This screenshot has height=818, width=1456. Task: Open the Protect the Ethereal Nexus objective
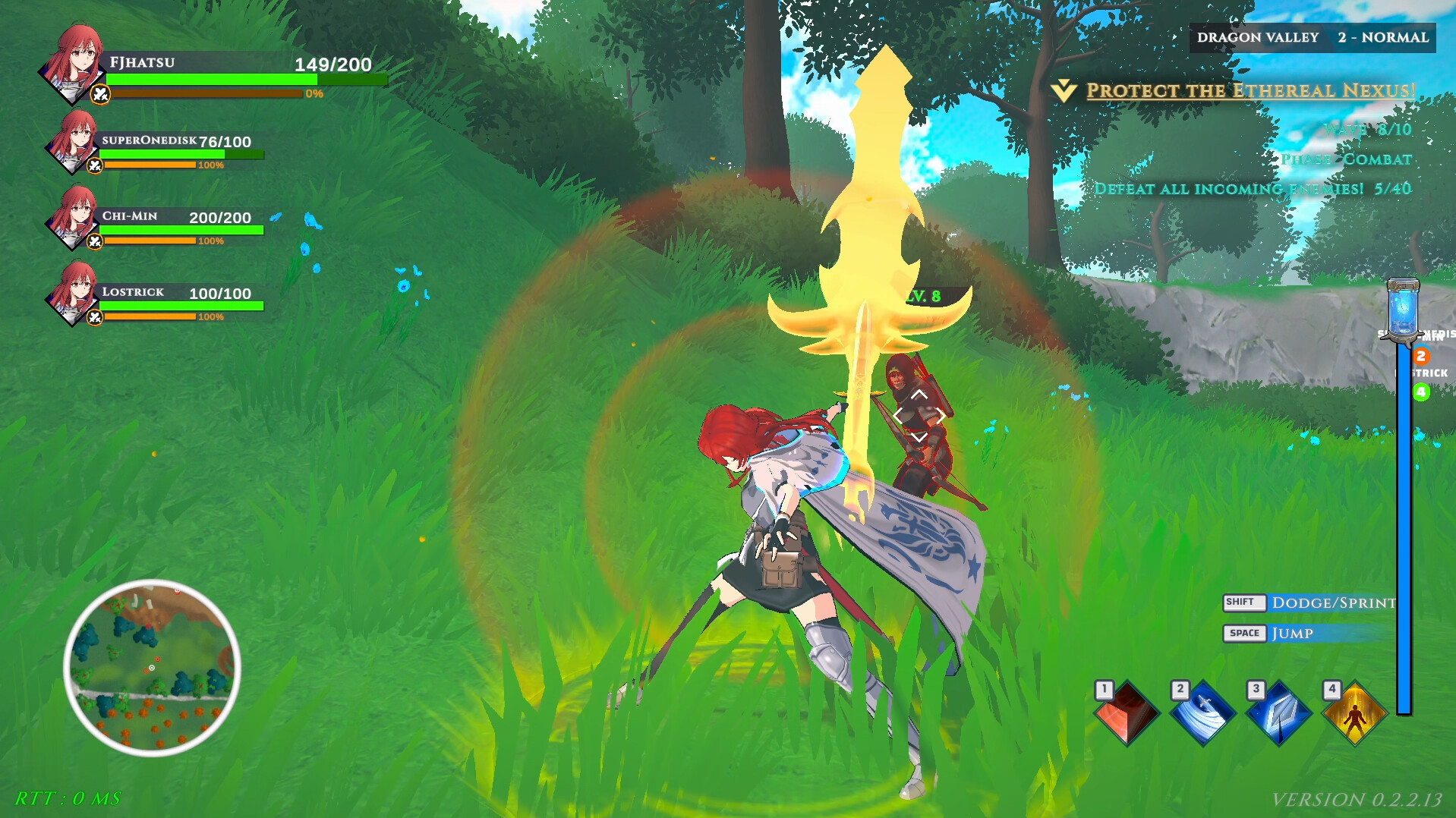(1248, 91)
